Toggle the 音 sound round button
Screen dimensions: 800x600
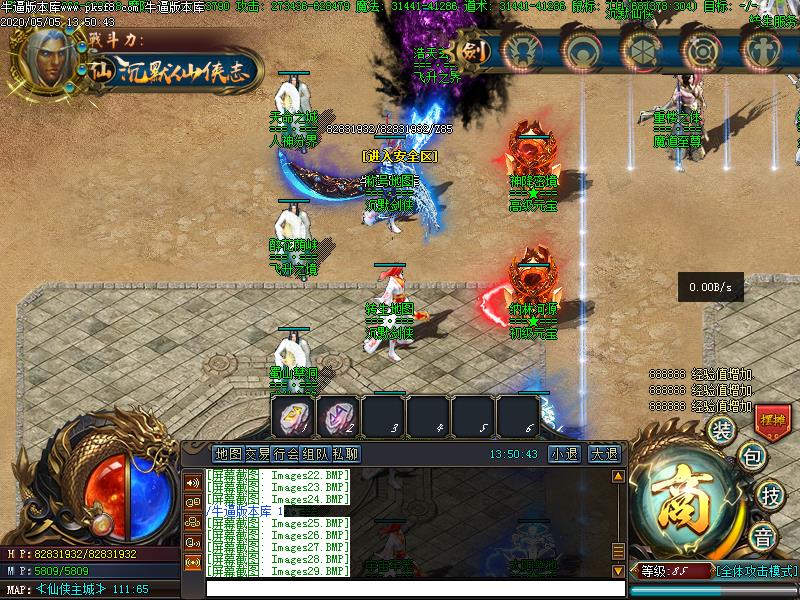763,537
